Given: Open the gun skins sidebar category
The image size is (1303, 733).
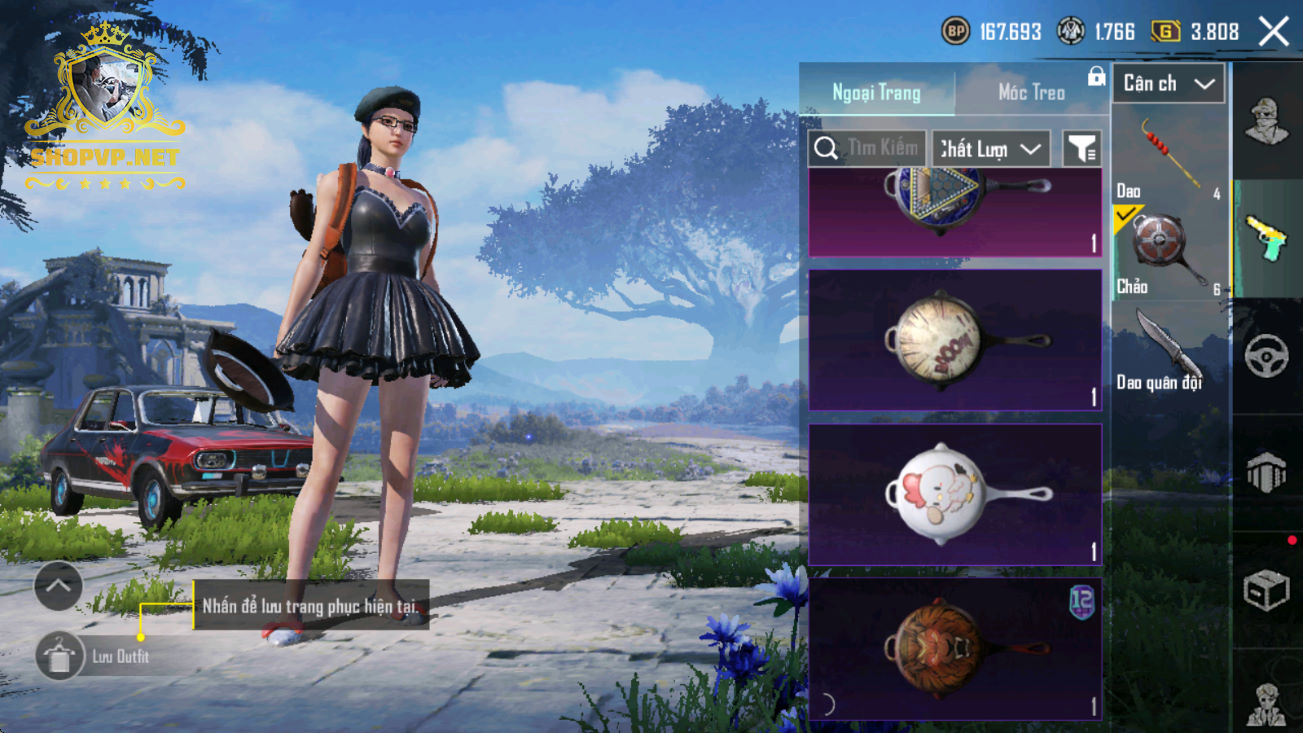Looking at the screenshot, I should 1266,239.
